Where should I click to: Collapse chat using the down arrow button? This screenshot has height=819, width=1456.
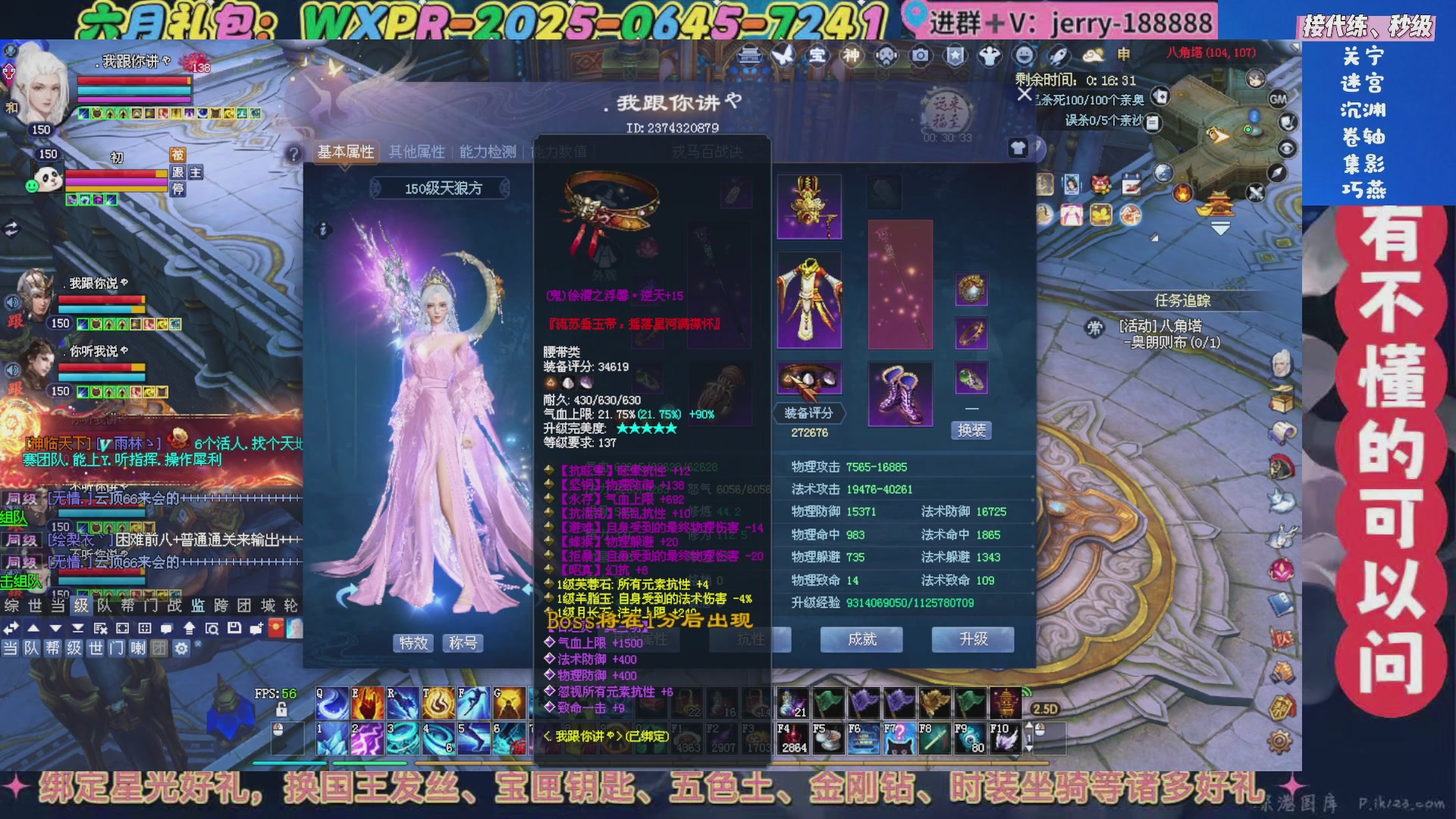[x=55, y=628]
